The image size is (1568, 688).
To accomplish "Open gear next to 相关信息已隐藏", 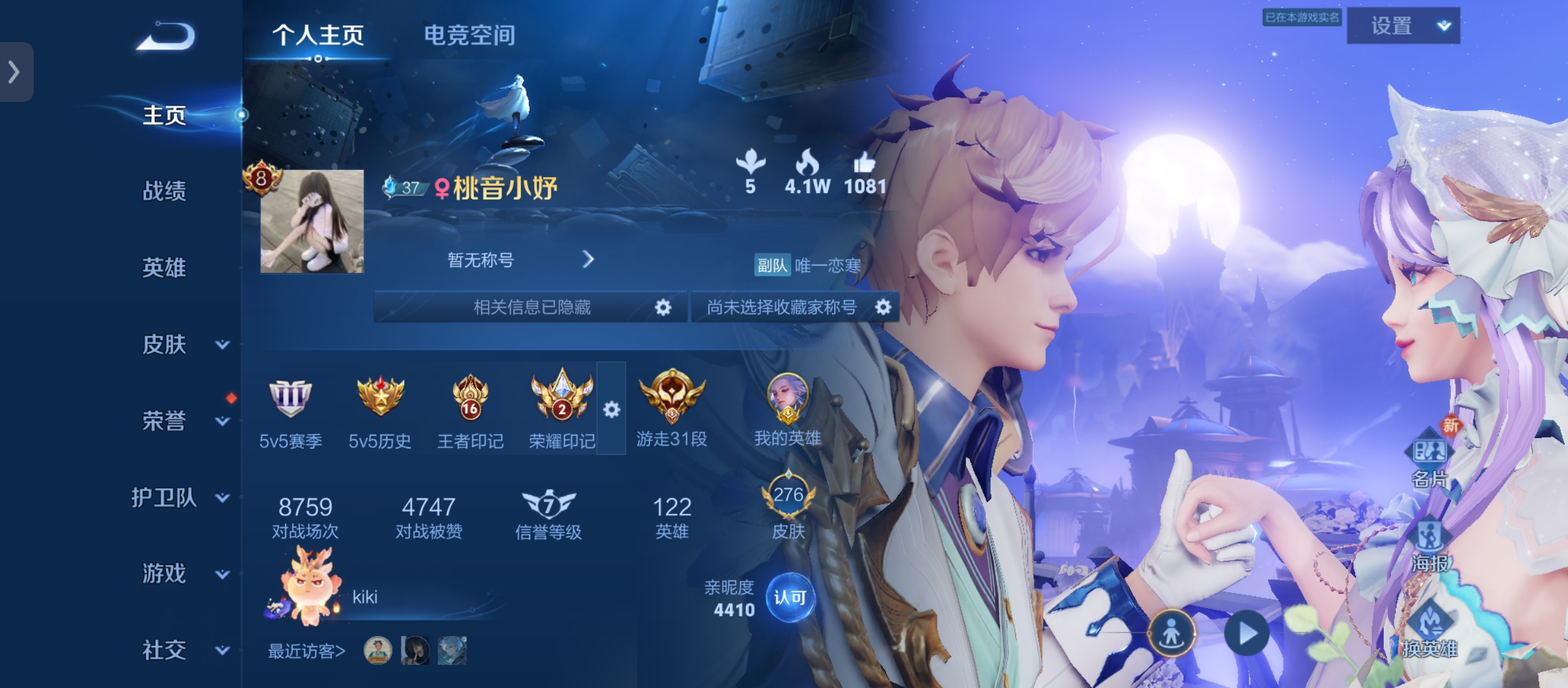I will click(663, 307).
